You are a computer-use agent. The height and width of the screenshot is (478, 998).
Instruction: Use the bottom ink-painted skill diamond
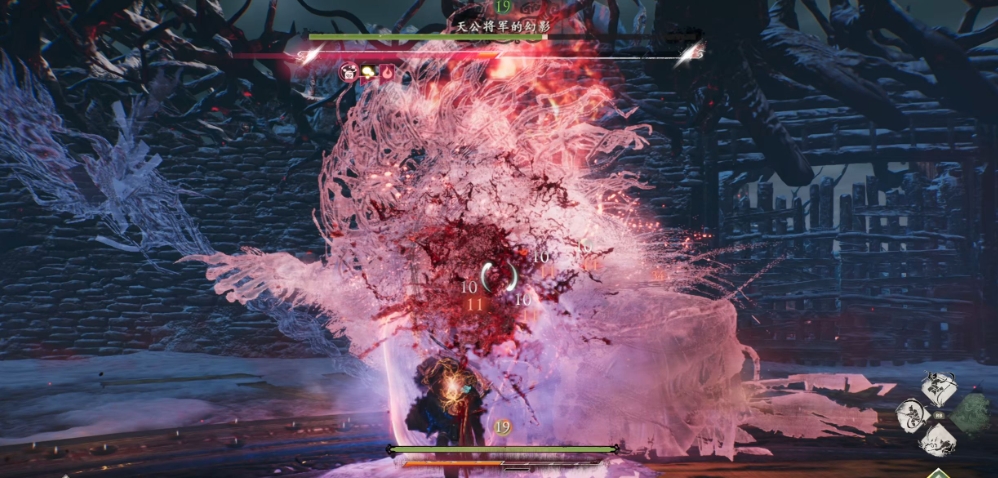tap(939, 438)
